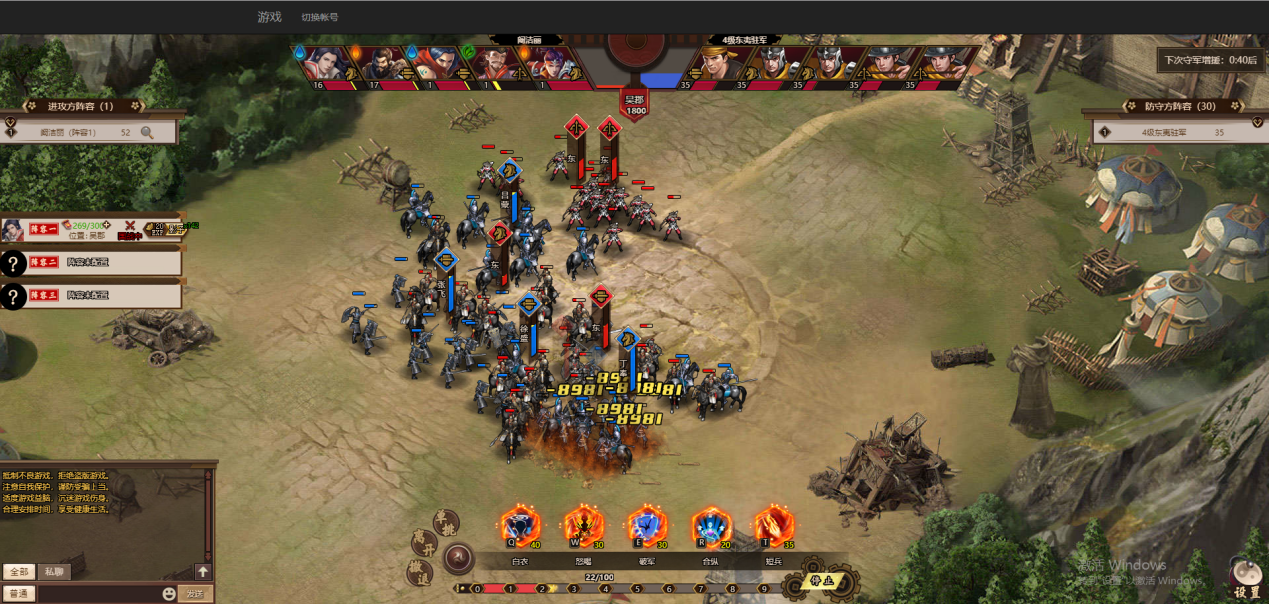Trigger the 破军 shield skill
Screen dimensions: 1269x604
(x=647, y=525)
